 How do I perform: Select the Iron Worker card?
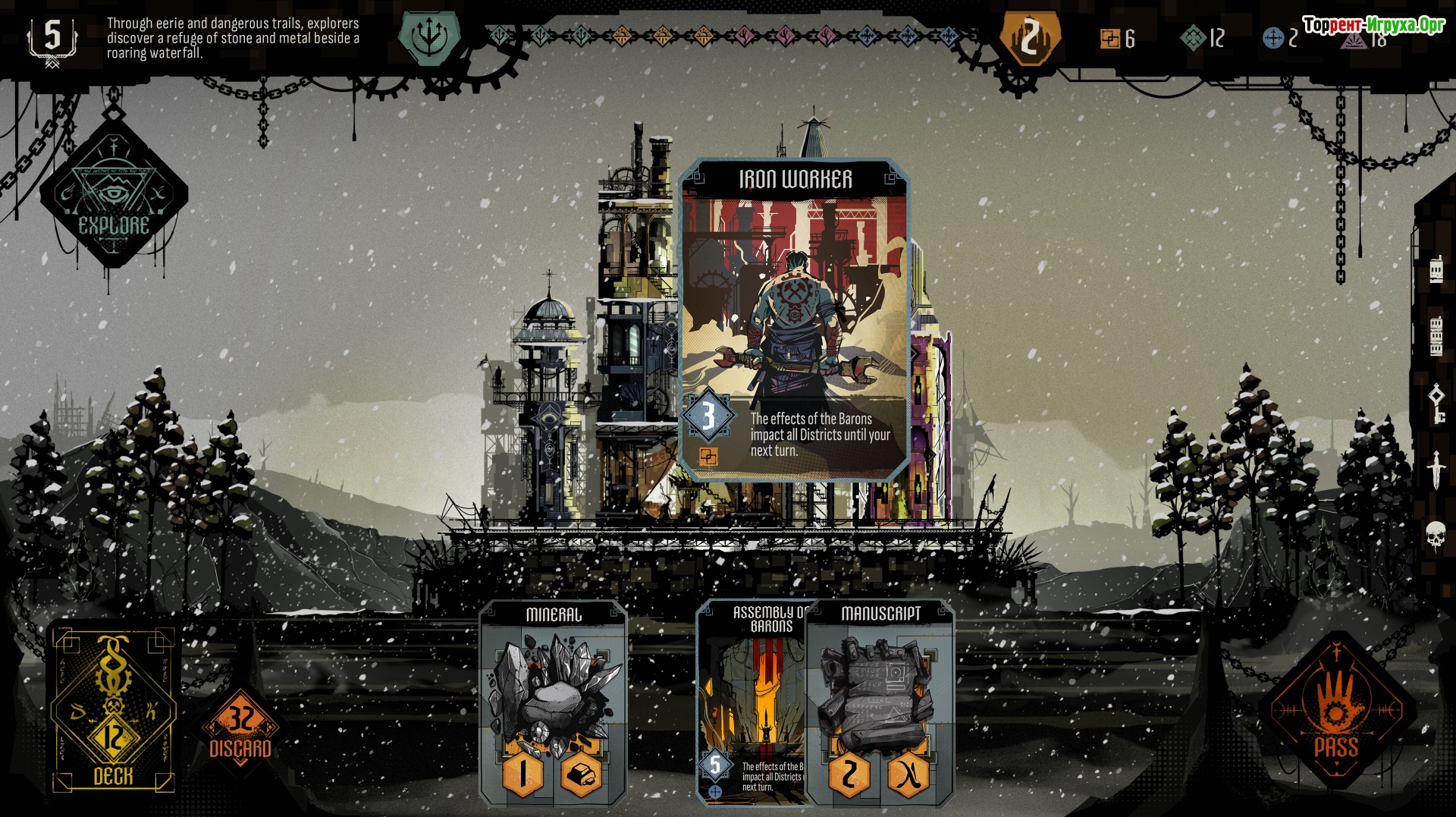tap(795, 319)
